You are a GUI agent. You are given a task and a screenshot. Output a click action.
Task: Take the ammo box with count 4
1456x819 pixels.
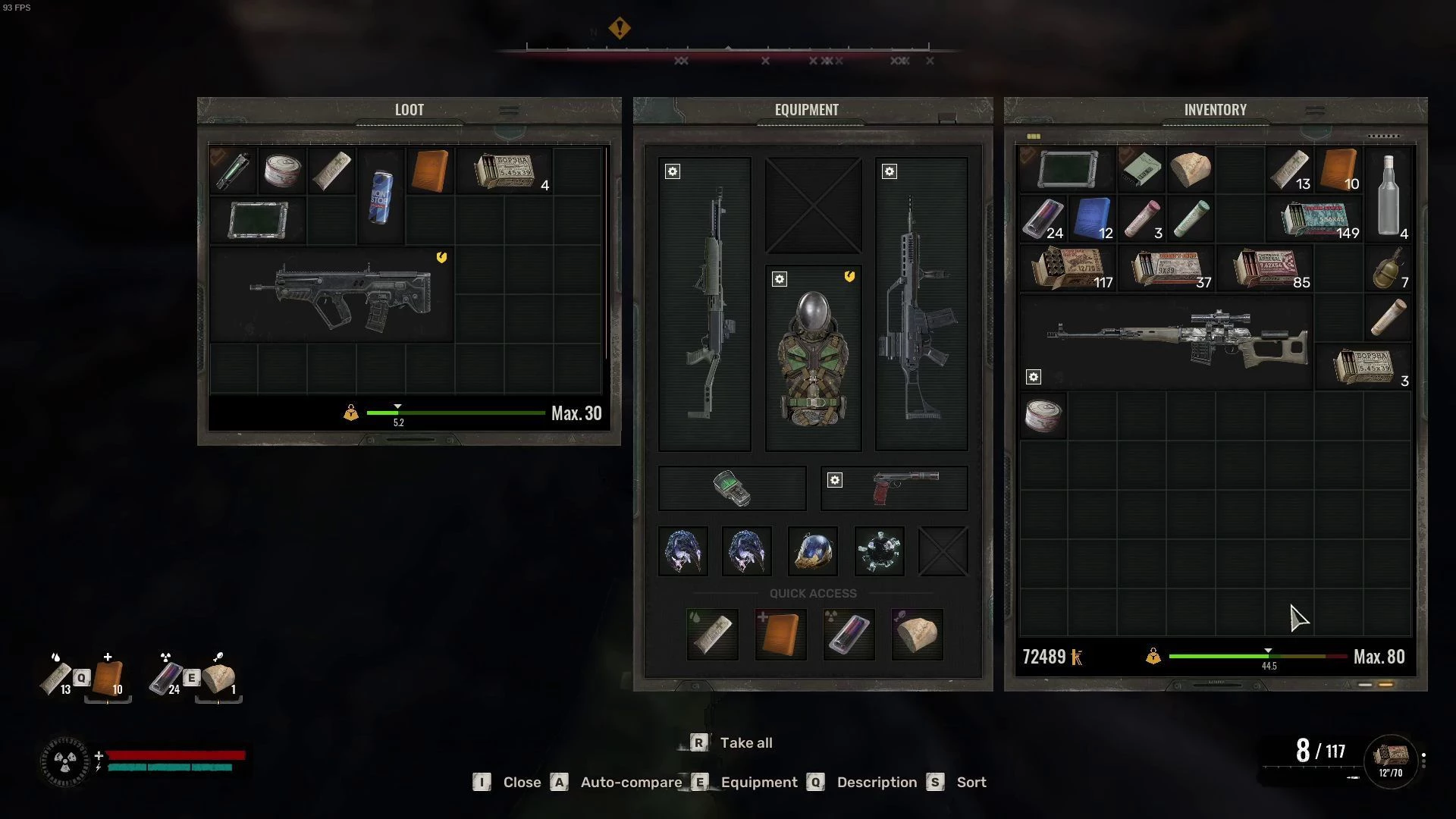click(x=505, y=171)
